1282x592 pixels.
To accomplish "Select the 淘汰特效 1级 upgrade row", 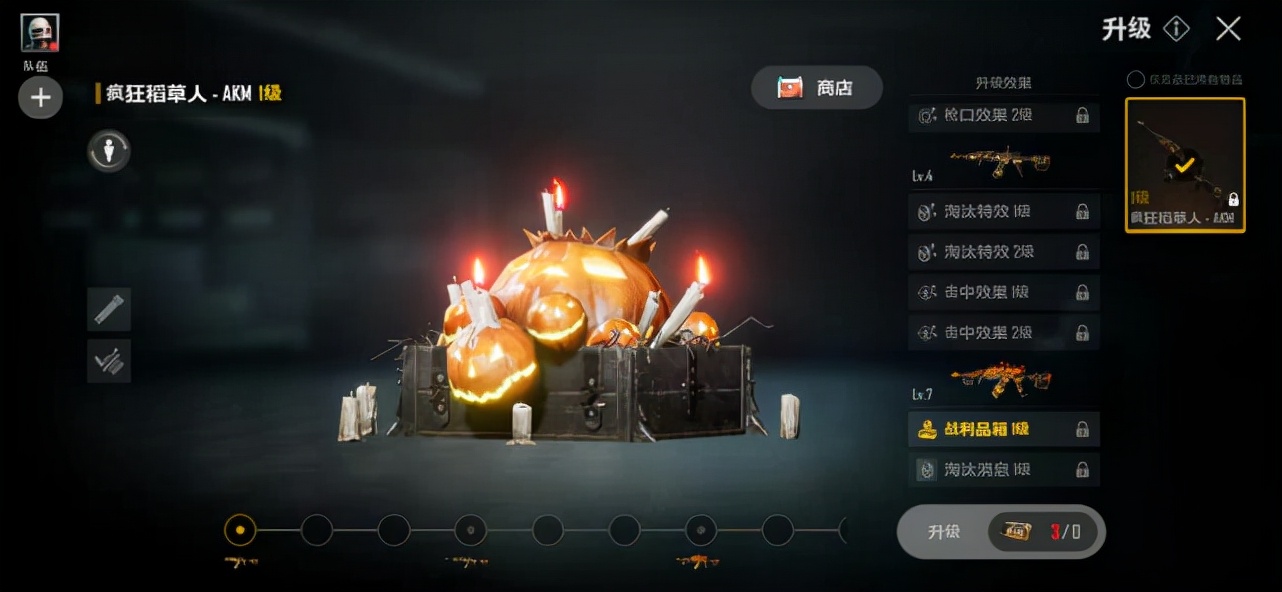I will pyautogui.click(x=1003, y=212).
